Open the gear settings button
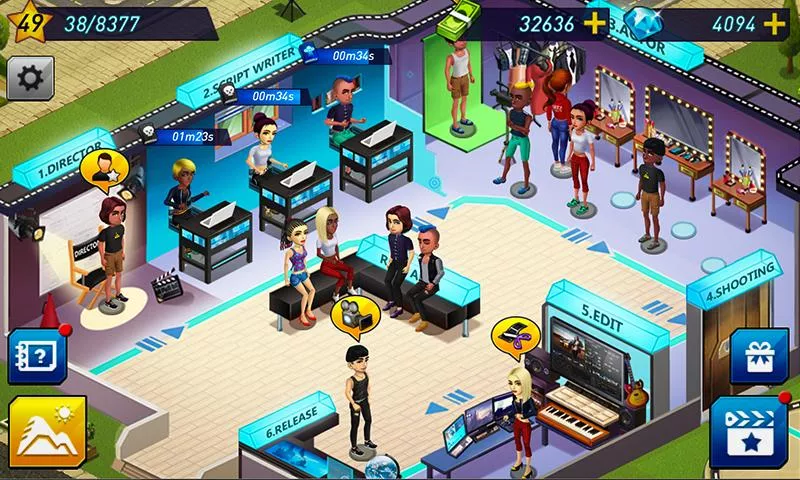The height and width of the screenshot is (480, 800). (x=30, y=77)
